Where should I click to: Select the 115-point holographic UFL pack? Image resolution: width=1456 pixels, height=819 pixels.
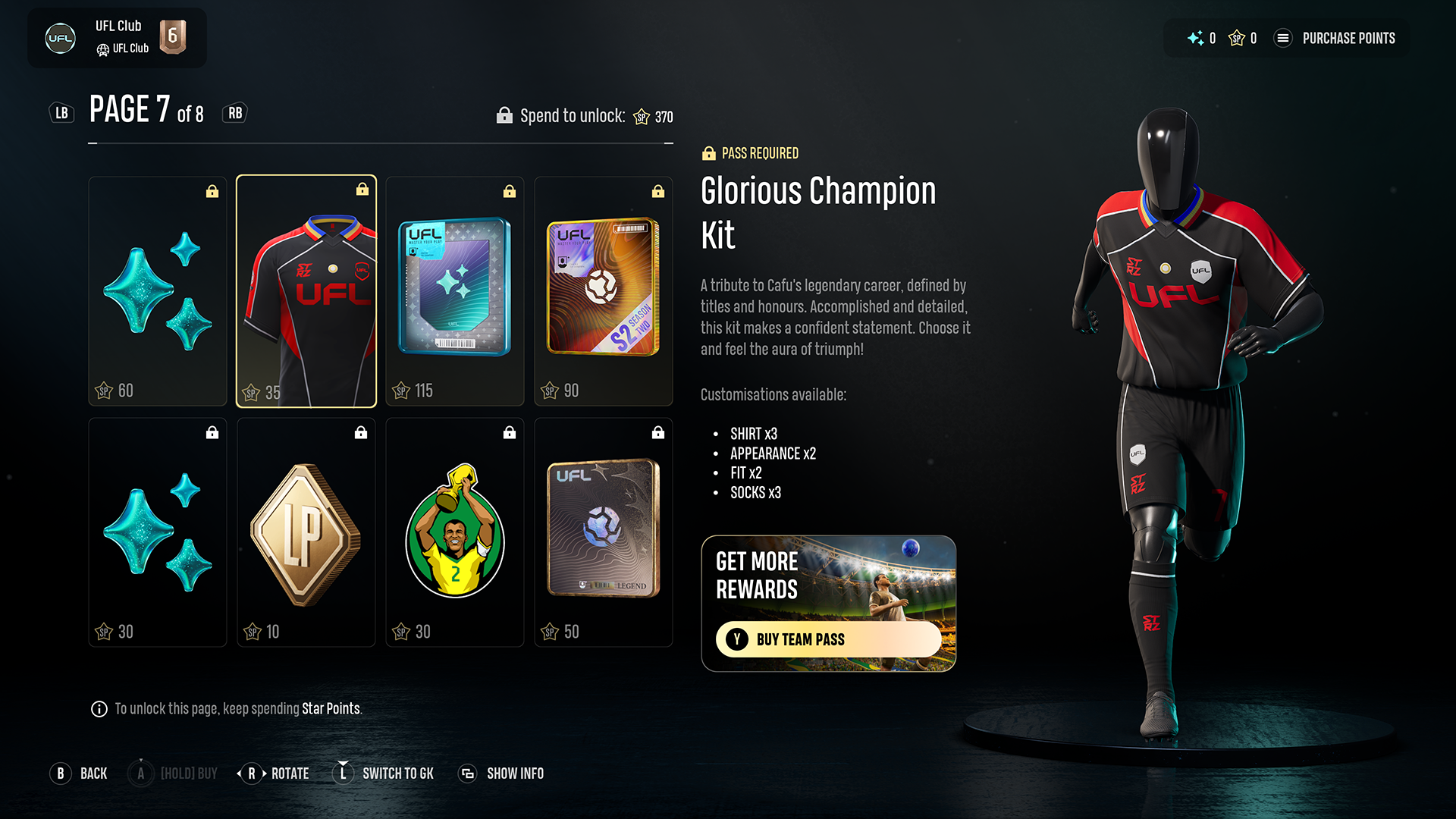tap(455, 292)
